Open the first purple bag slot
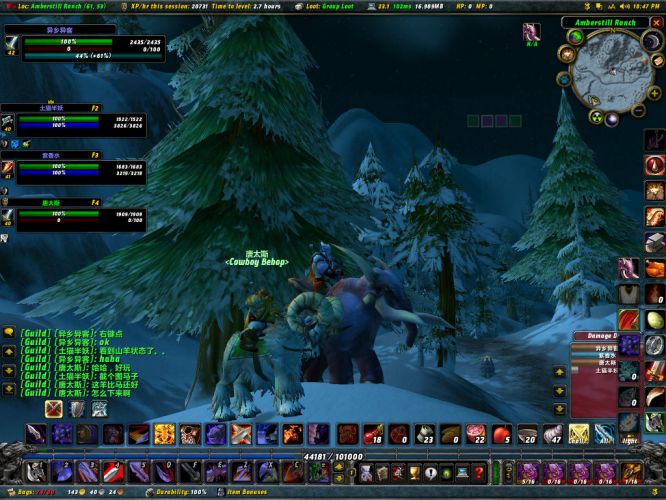Screen dimensions: 666x500 click(527, 471)
